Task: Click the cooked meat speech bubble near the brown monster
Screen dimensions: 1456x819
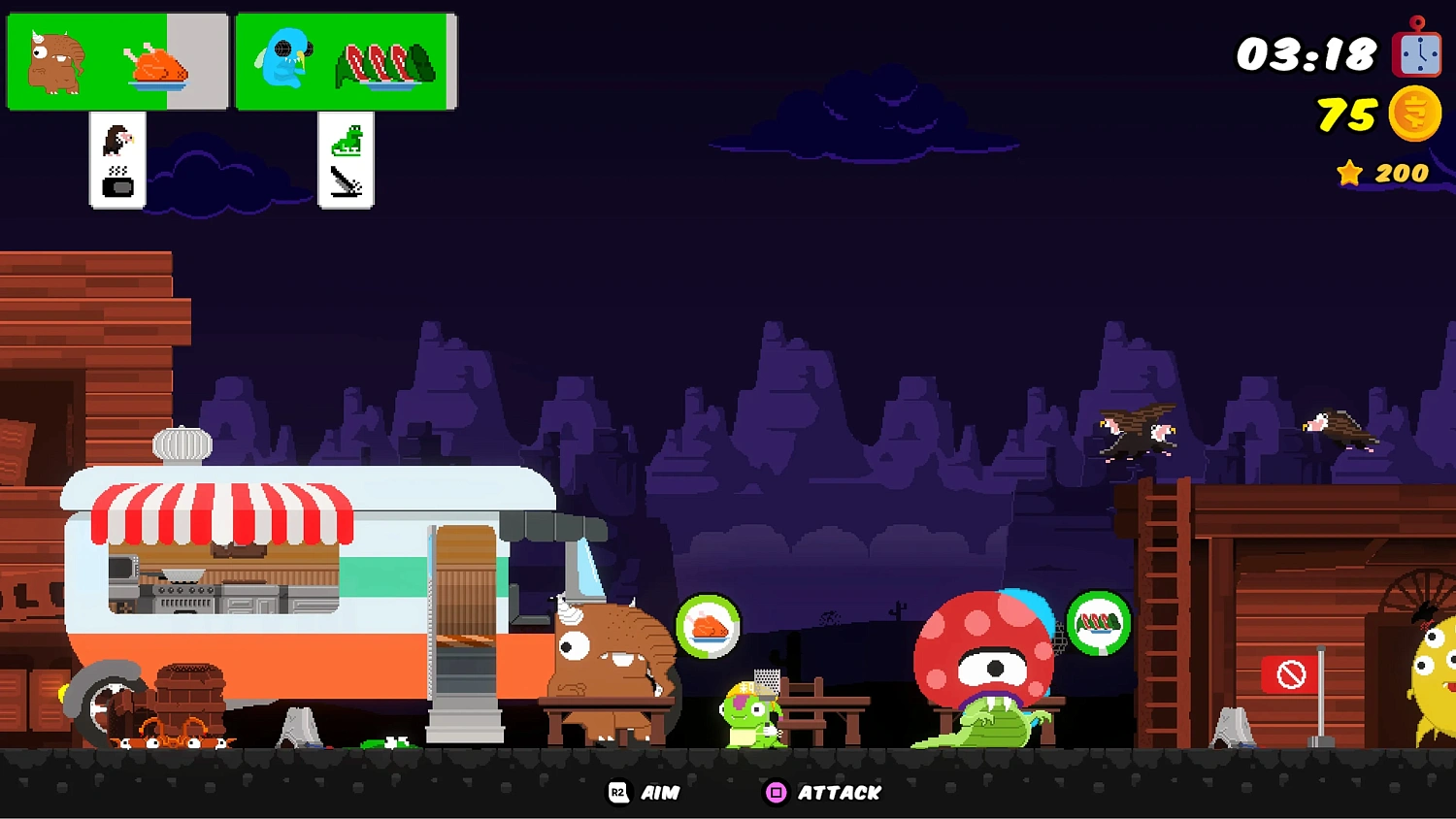Action: click(x=710, y=626)
